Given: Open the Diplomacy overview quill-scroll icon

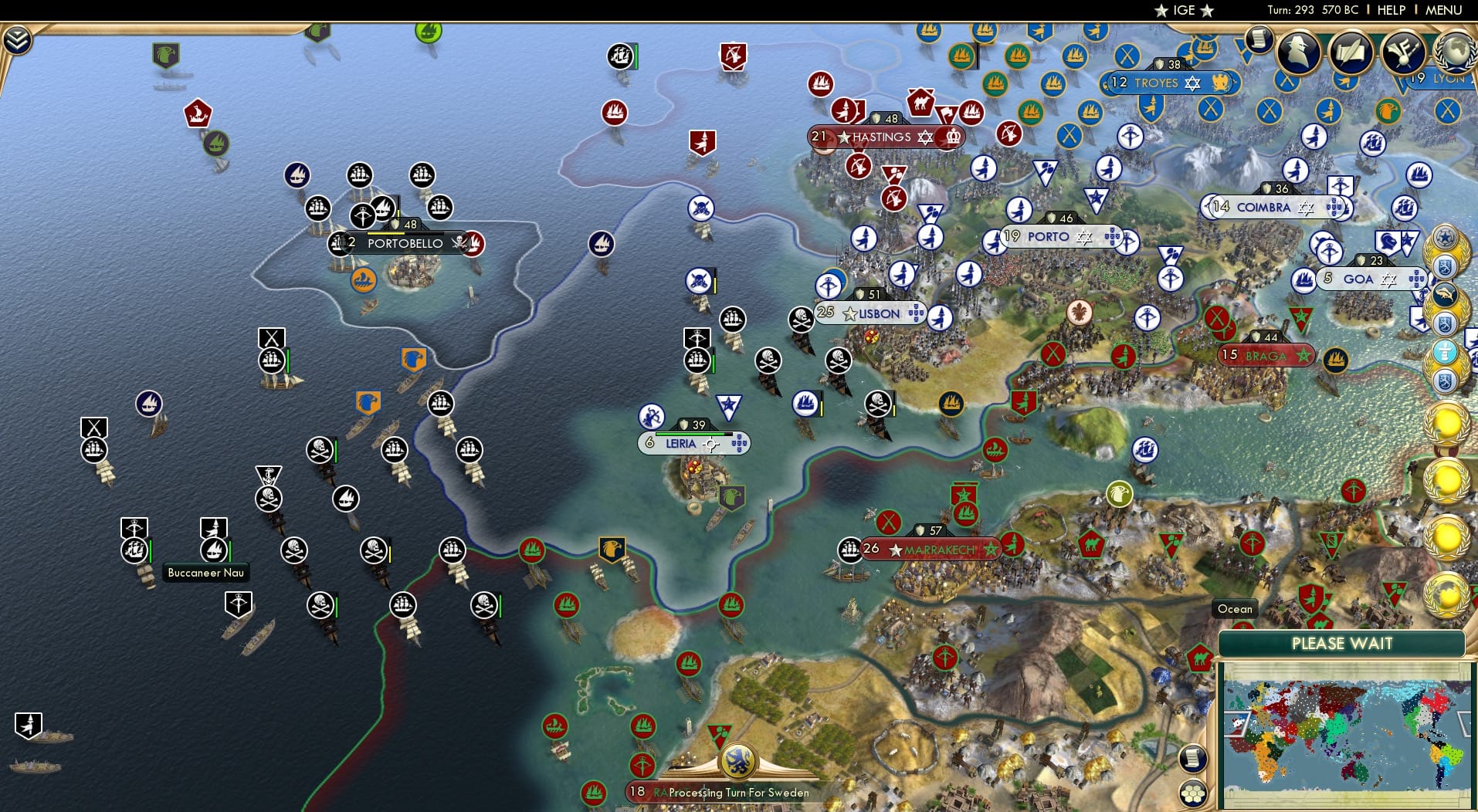Looking at the screenshot, I should (x=1350, y=51).
